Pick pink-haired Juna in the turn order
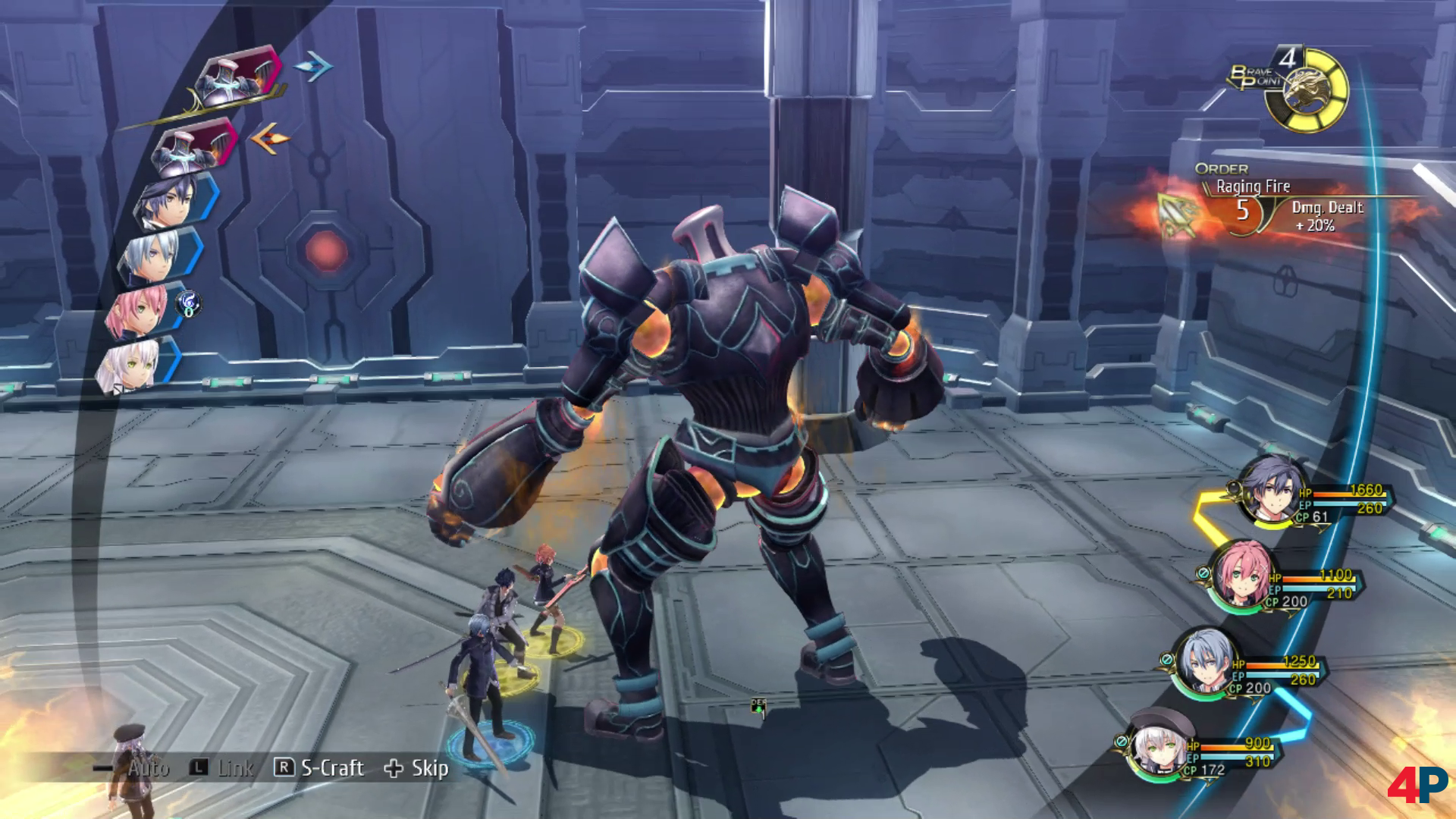This screenshot has width=1456, height=819. click(x=137, y=309)
